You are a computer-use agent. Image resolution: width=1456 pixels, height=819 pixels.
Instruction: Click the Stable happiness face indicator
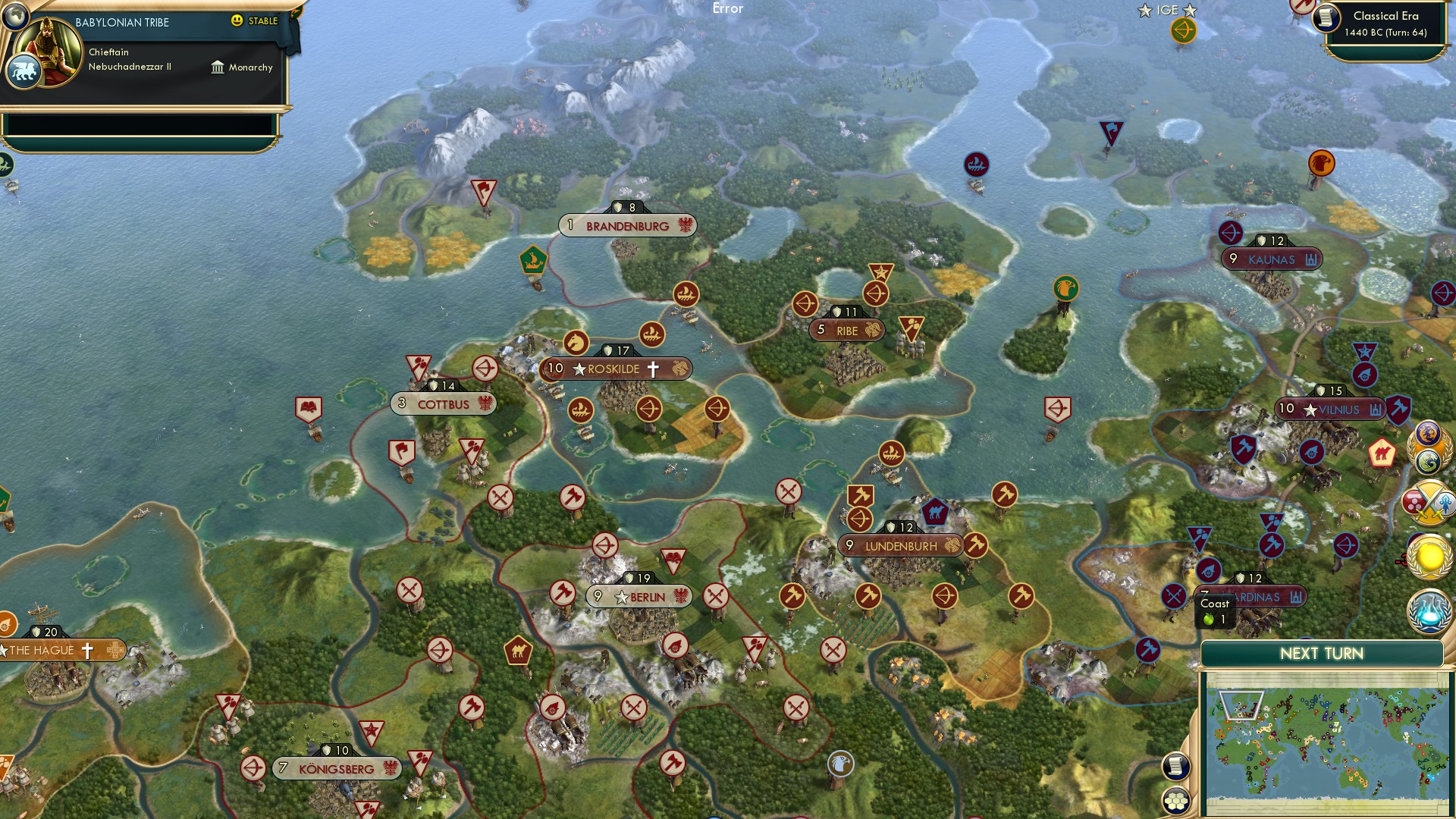click(x=238, y=22)
